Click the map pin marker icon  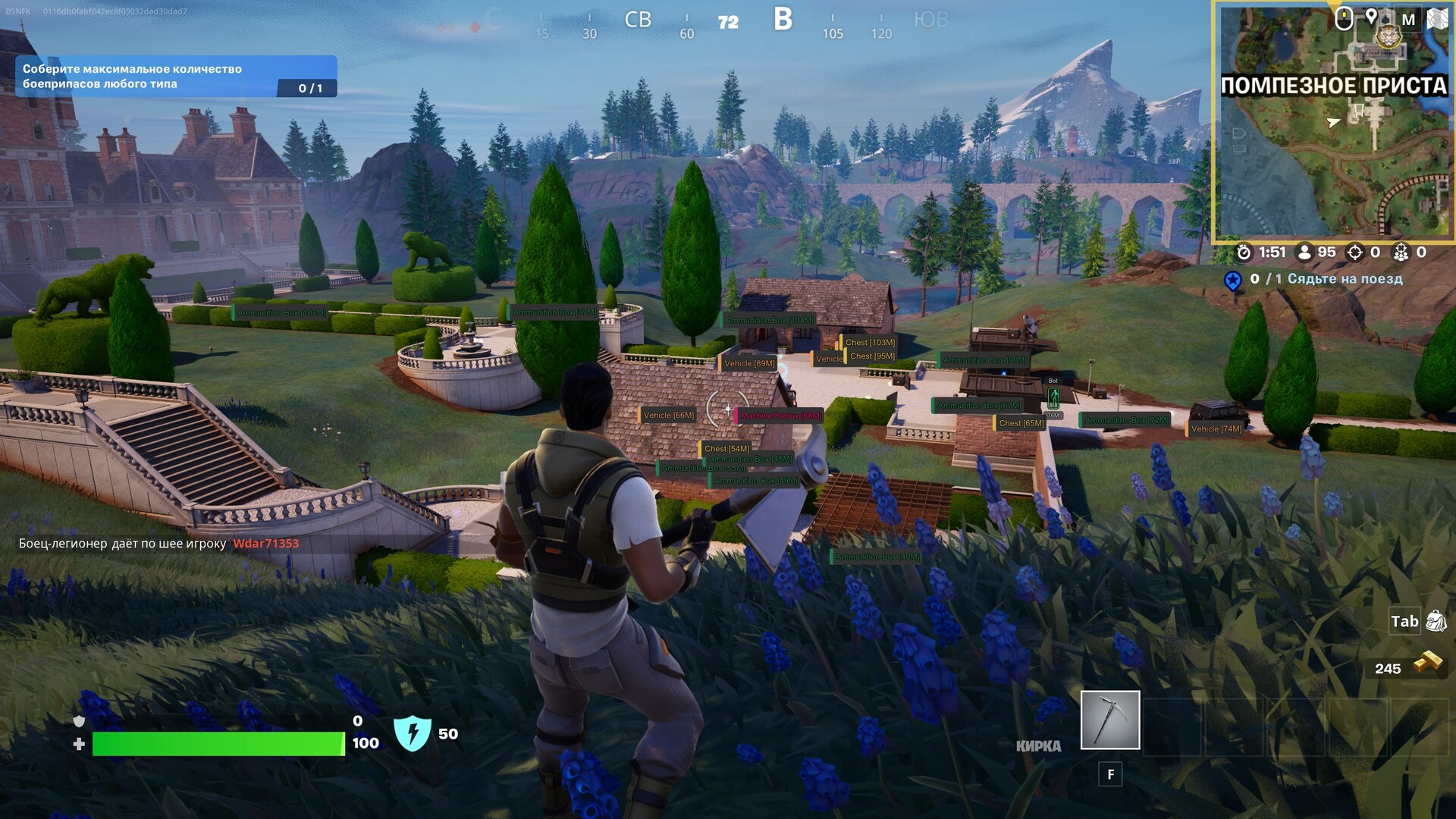point(1371,17)
